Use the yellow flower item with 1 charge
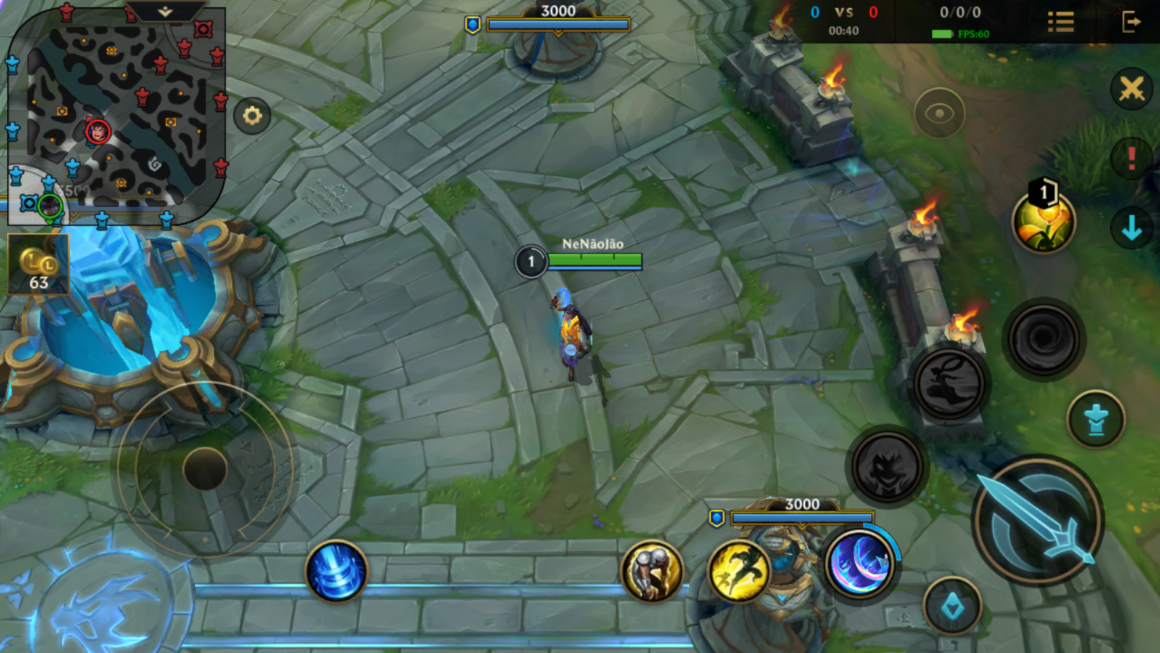Screen dimensions: 1160x653 pyautogui.click(x=1044, y=221)
